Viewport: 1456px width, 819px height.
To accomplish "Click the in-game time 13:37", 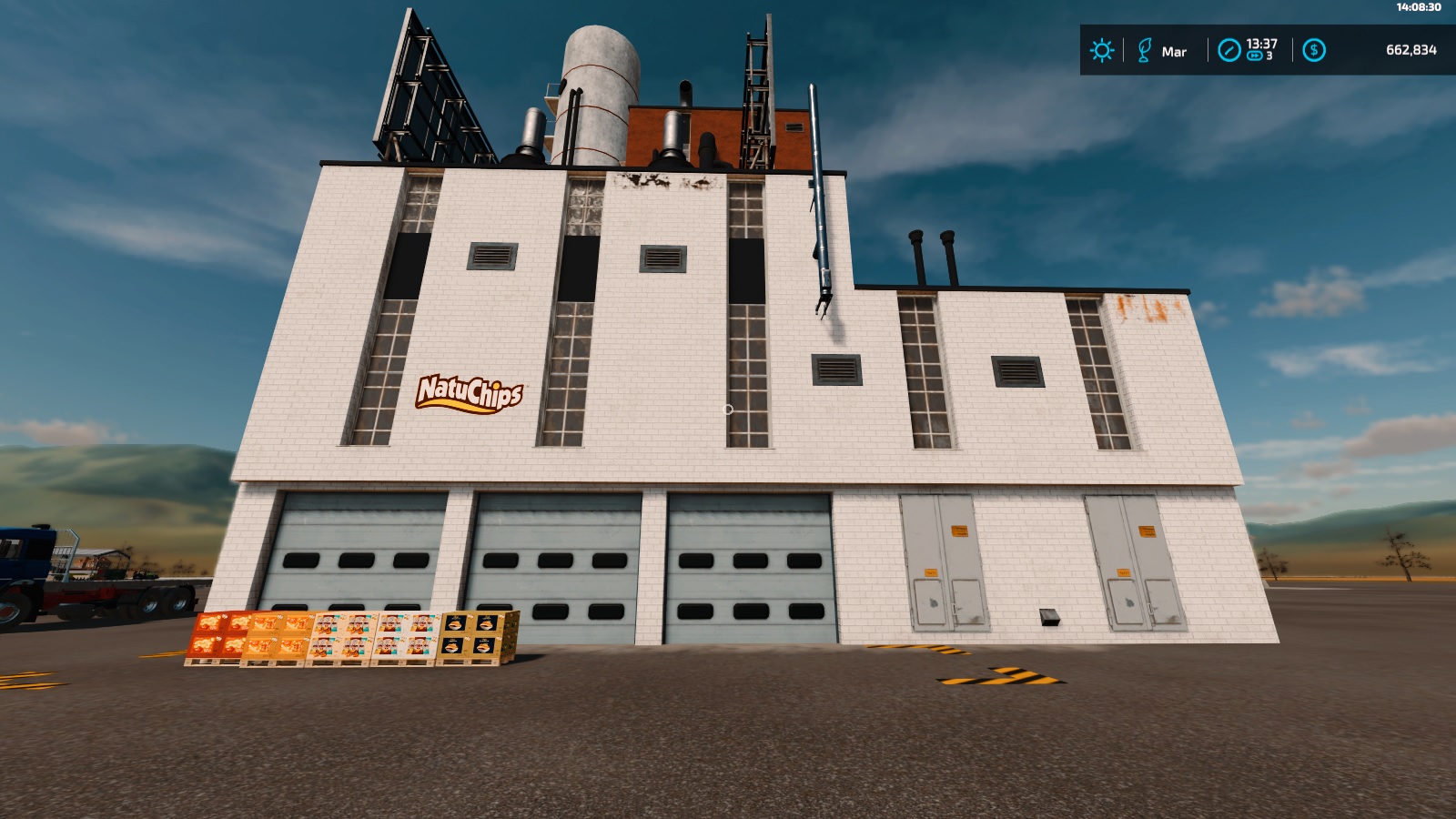I will coord(1261,43).
